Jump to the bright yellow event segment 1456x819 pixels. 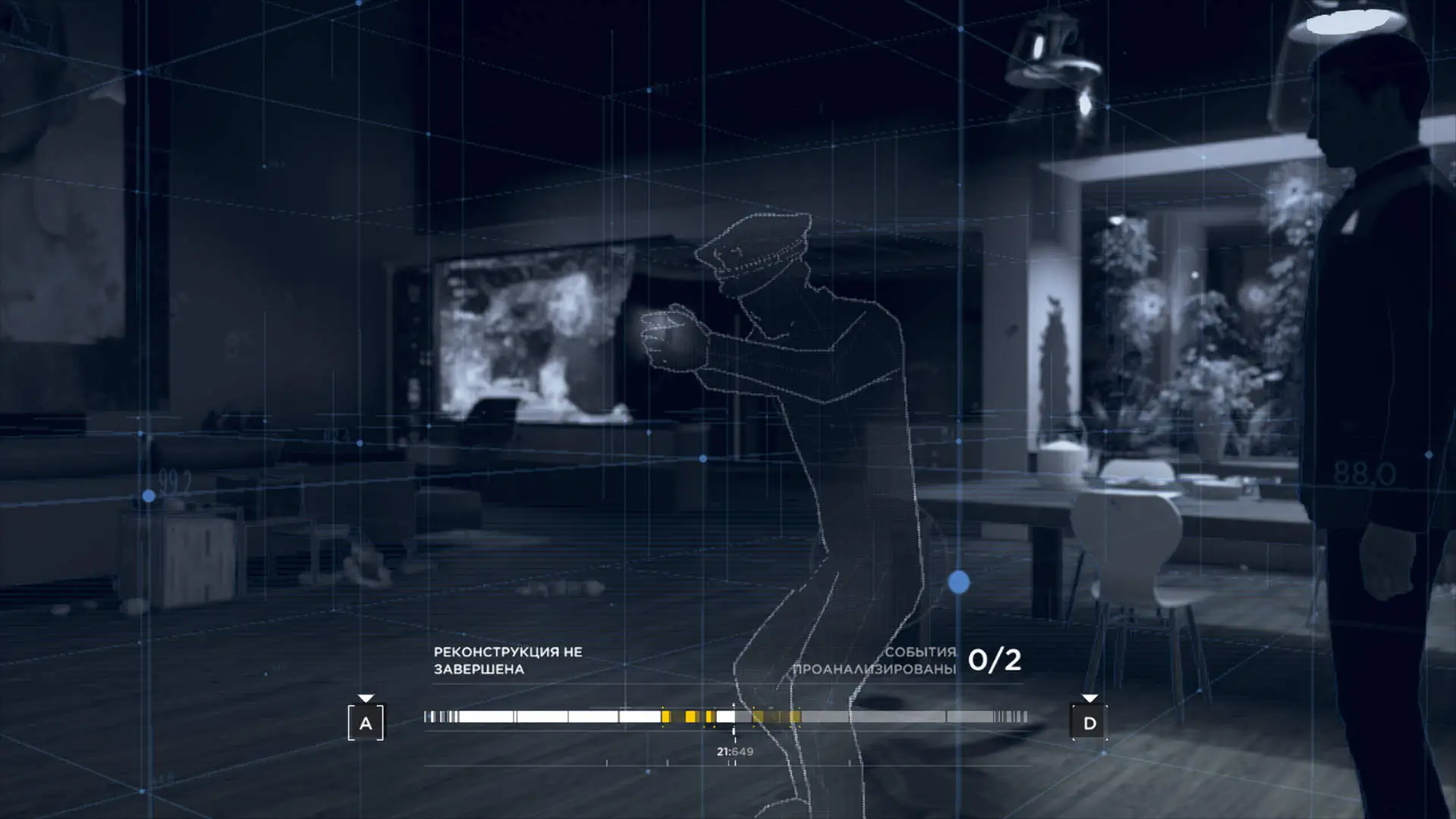pos(690,717)
